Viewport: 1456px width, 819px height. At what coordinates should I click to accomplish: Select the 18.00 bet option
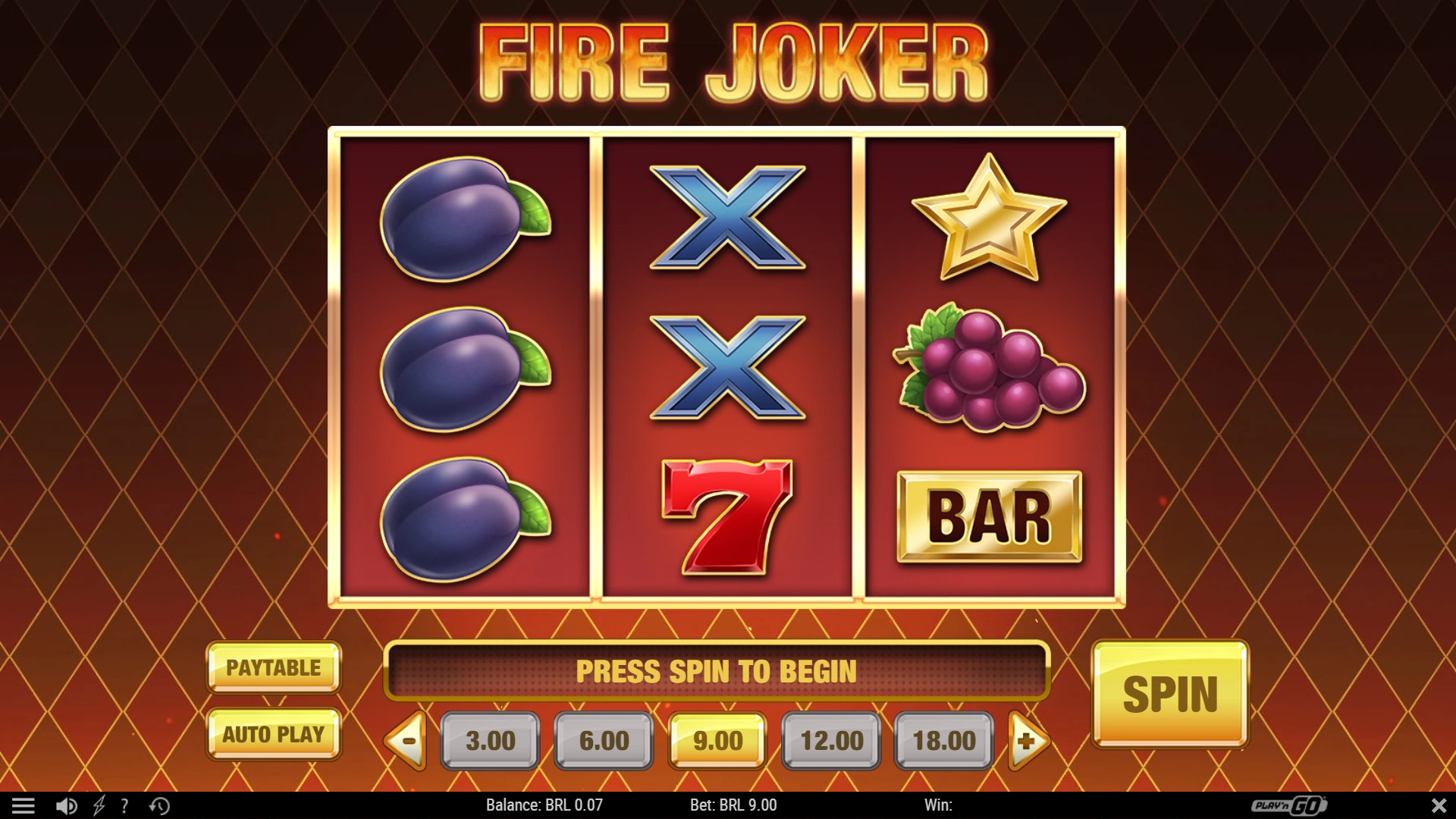tap(943, 741)
